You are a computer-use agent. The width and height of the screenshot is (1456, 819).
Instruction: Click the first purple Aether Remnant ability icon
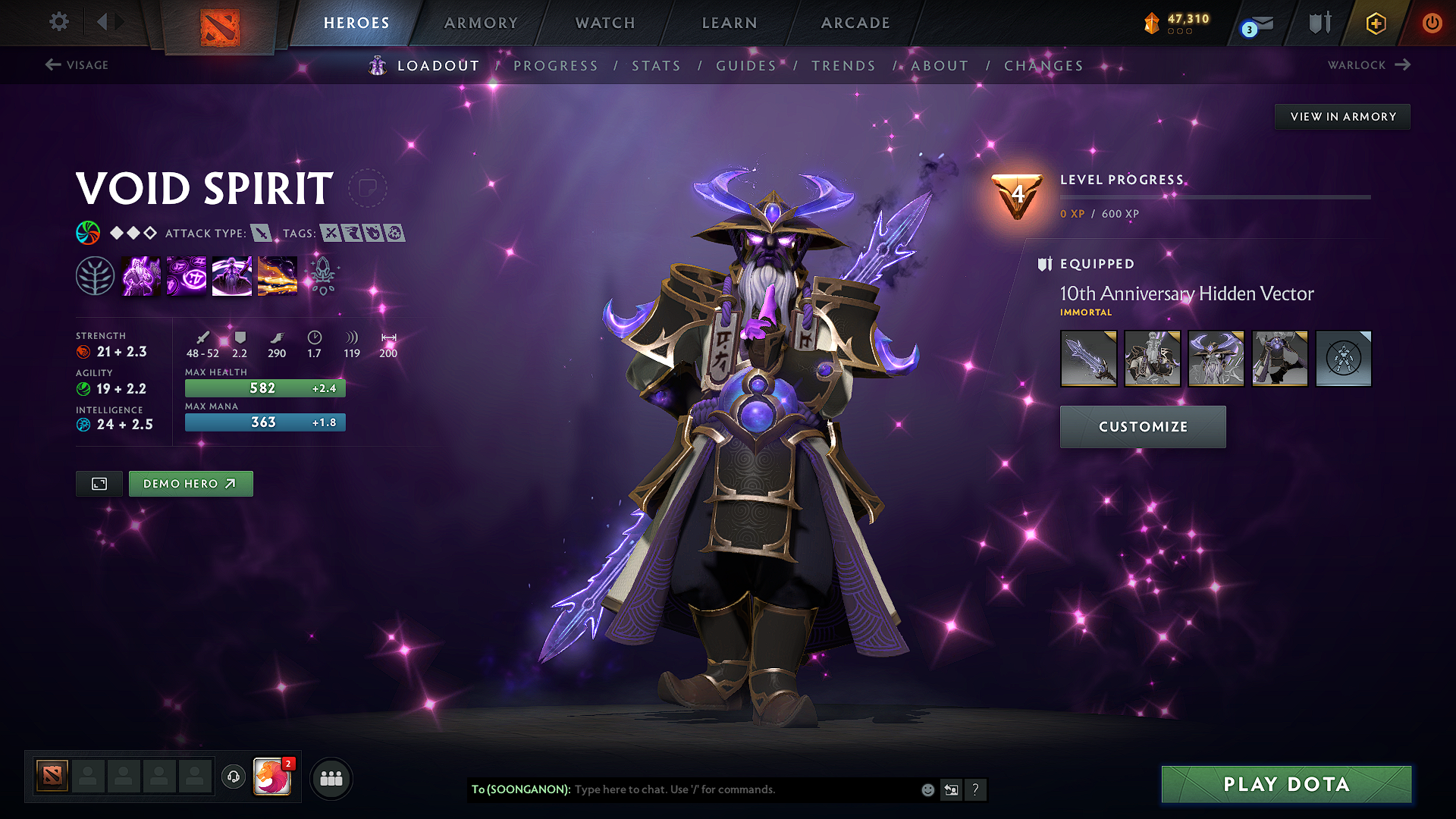pyautogui.click(x=141, y=275)
